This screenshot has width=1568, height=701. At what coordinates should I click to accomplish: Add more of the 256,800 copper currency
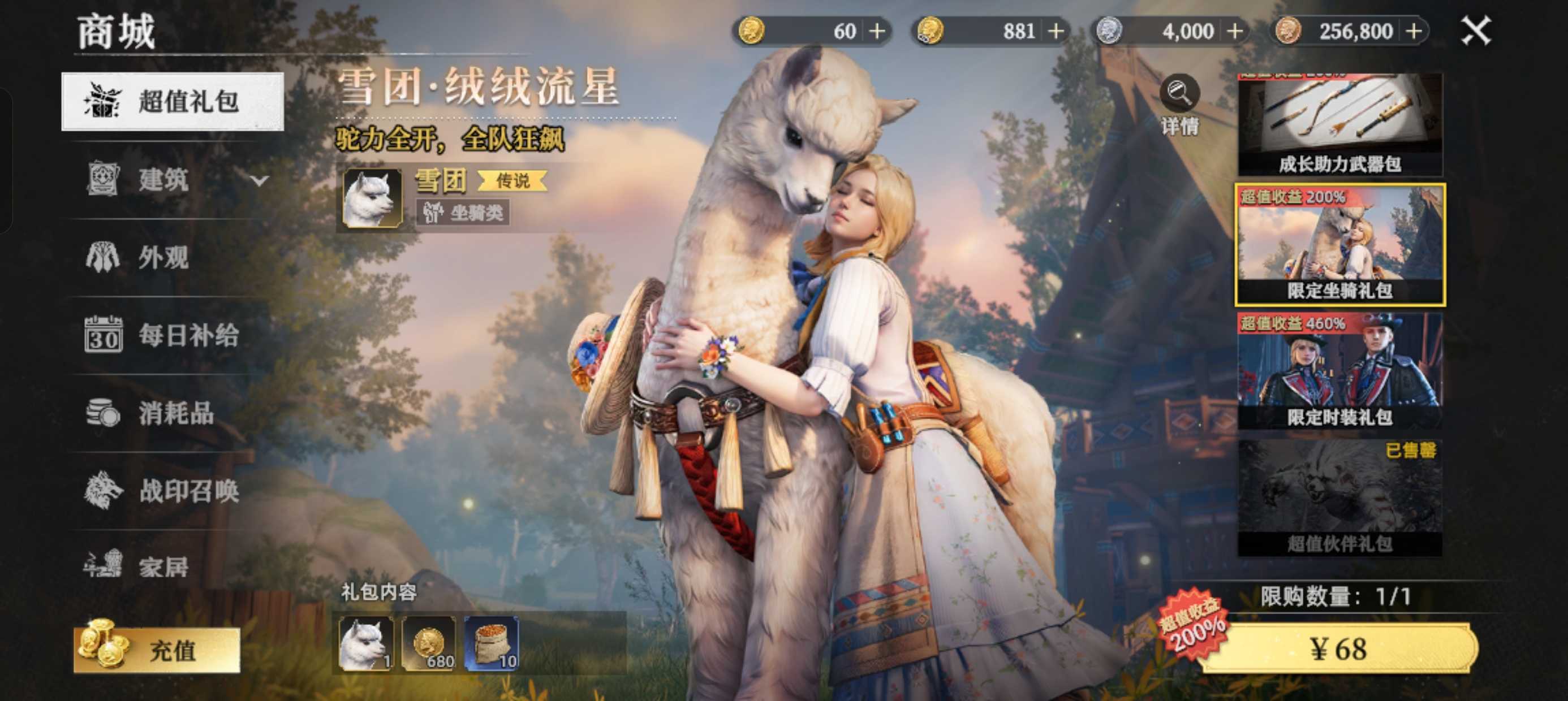pos(1414,31)
